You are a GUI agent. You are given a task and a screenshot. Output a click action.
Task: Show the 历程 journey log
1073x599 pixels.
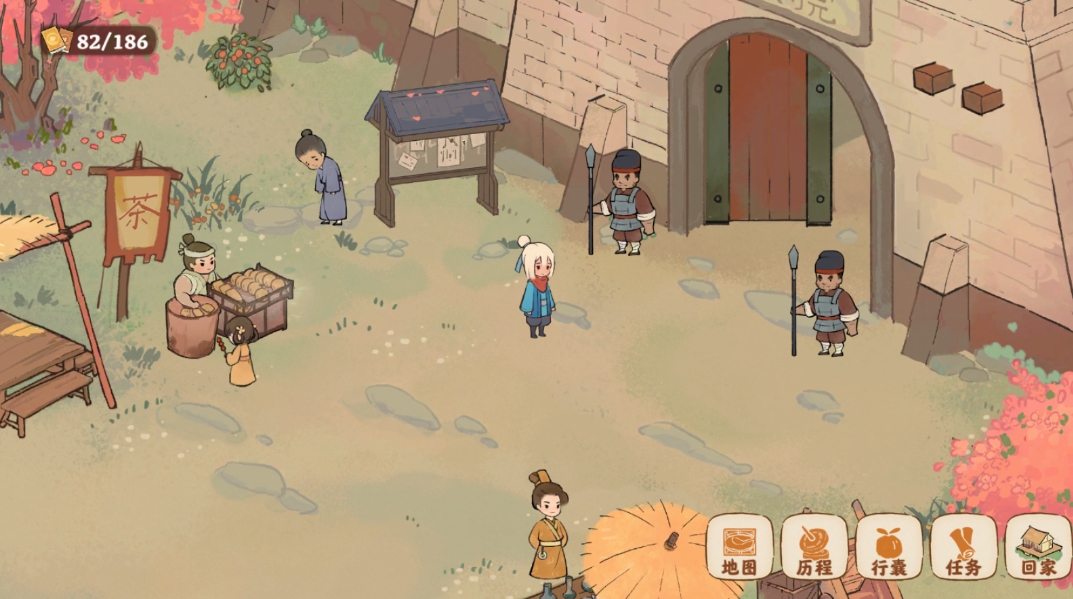(814, 547)
